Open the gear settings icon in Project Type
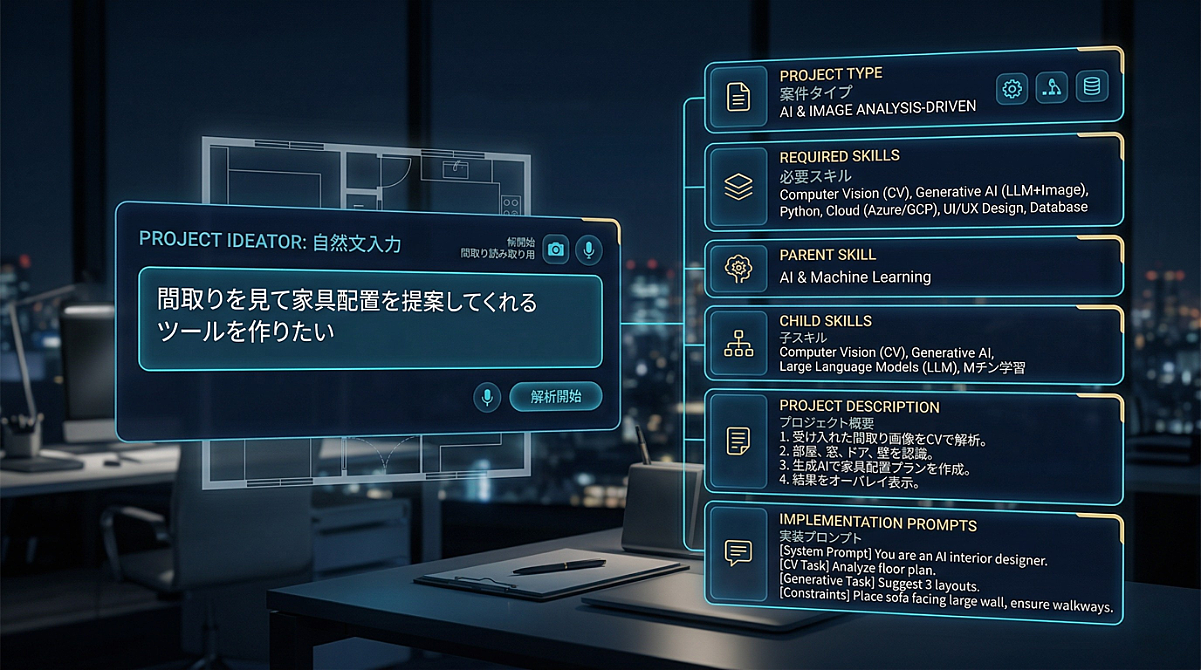Screen dimensions: 1201x670 click(1012, 89)
